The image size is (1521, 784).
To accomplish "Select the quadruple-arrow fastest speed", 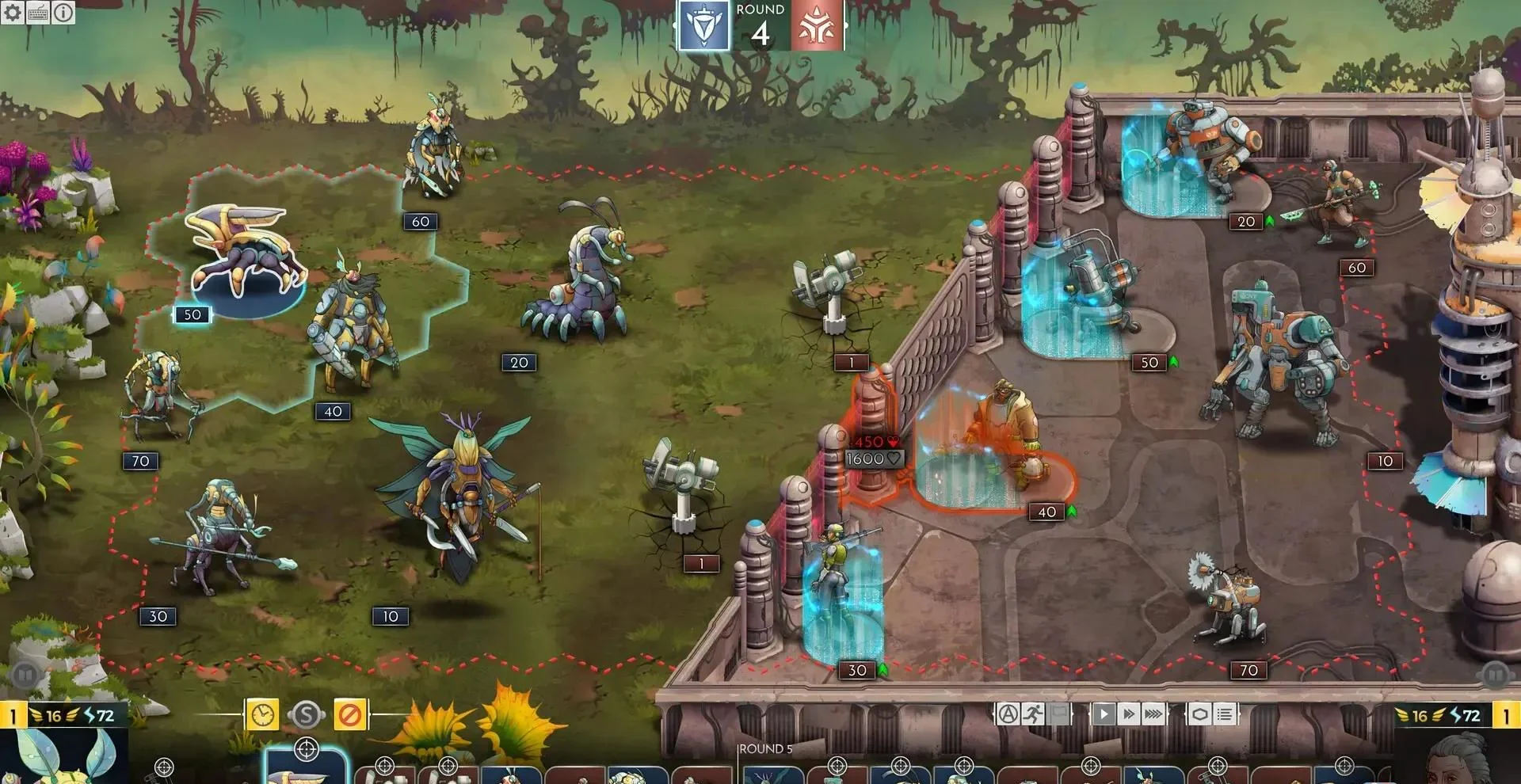I will click(1154, 714).
